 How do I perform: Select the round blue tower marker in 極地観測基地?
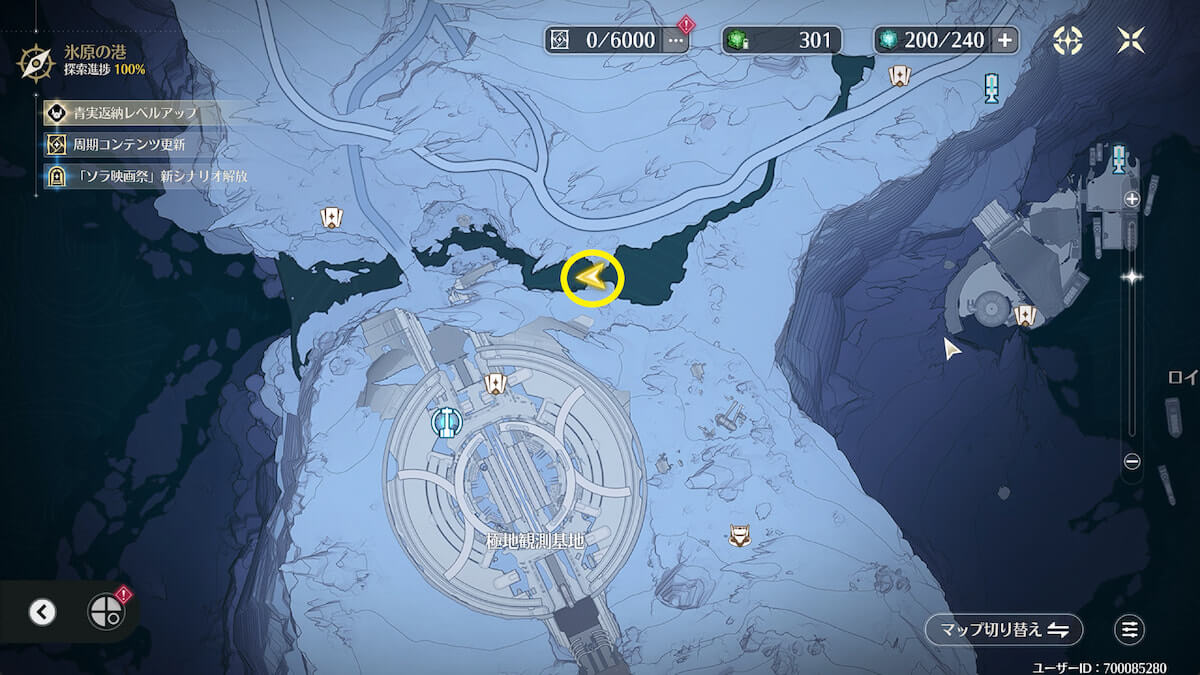[446, 423]
